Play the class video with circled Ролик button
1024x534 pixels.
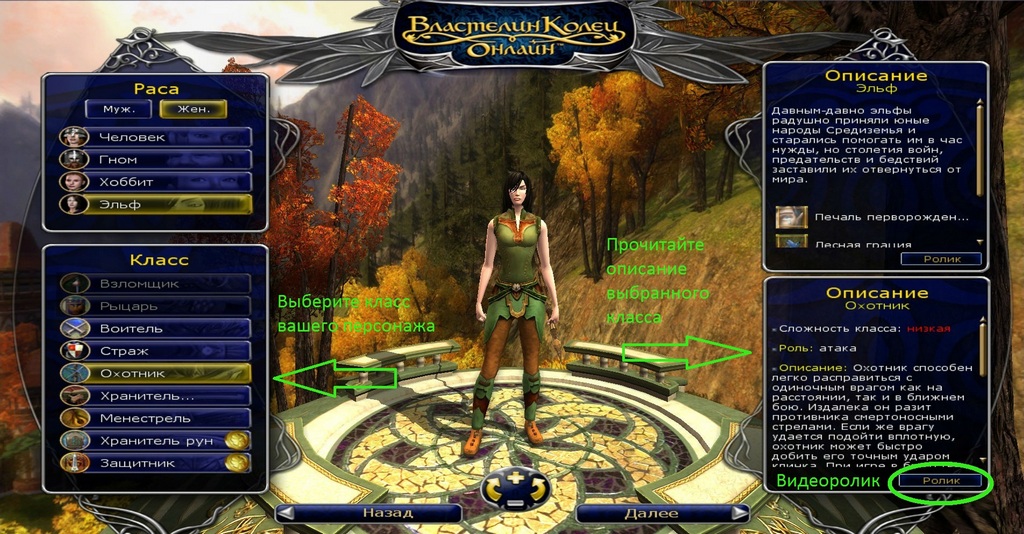point(940,481)
